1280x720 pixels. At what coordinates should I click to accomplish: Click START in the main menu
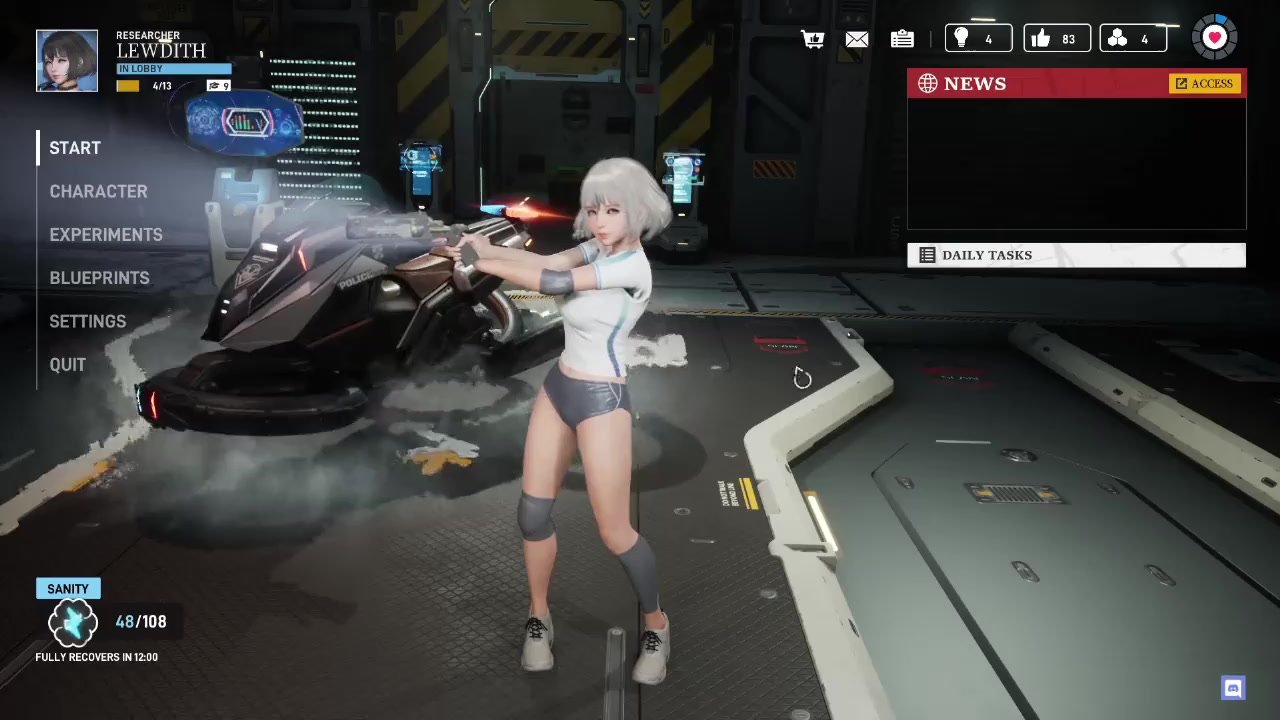pos(75,148)
